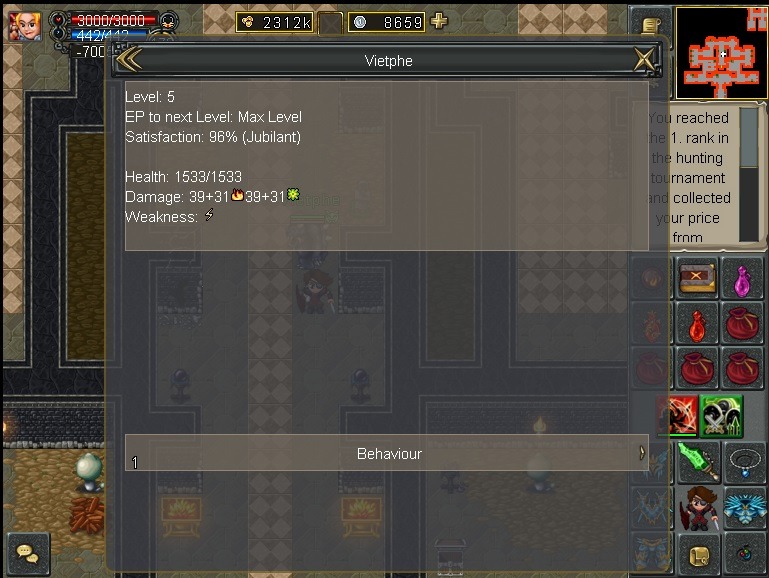The height and width of the screenshot is (578, 769).
Task: Activate the red slash skill icon
Action: click(x=676, y=414)
